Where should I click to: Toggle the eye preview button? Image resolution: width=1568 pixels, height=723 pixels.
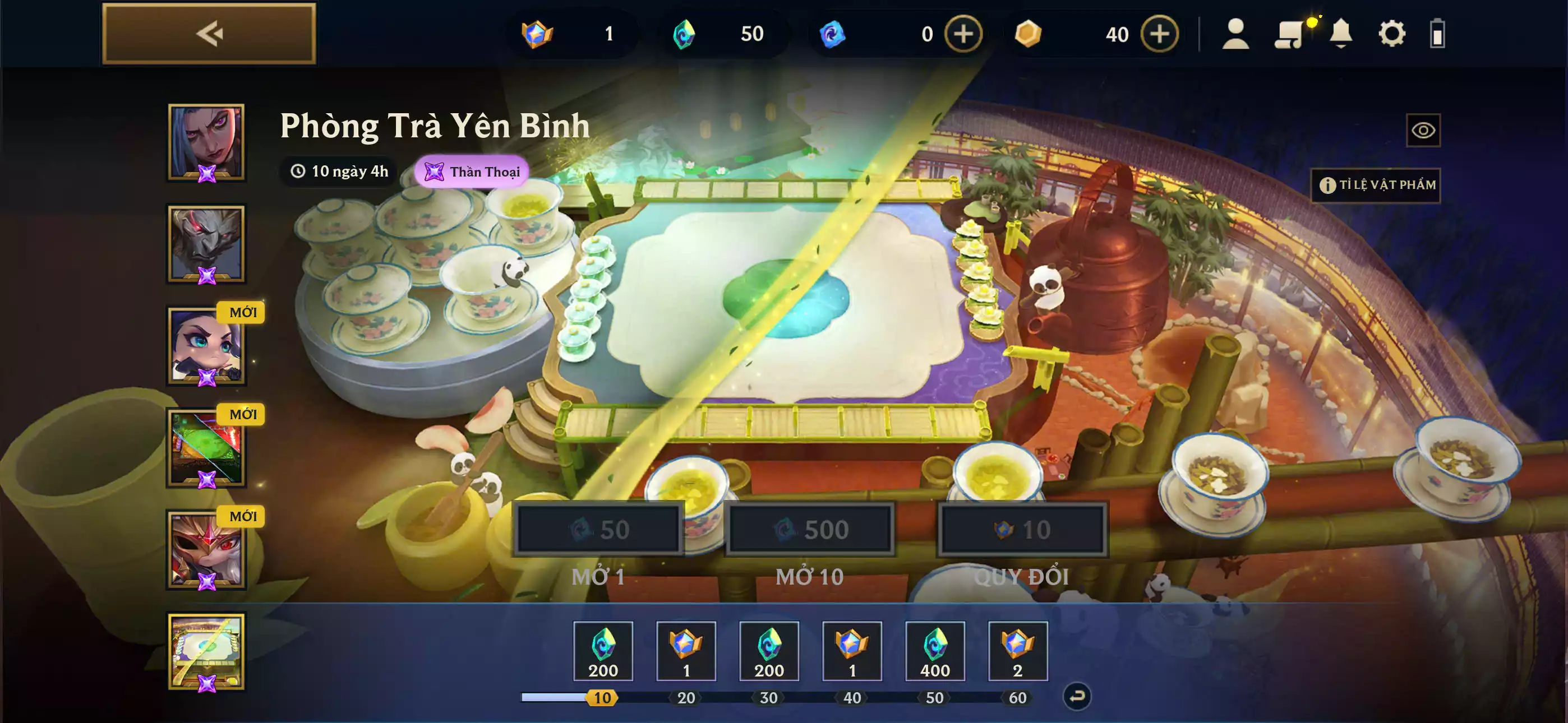click(x=1423, y=130)
